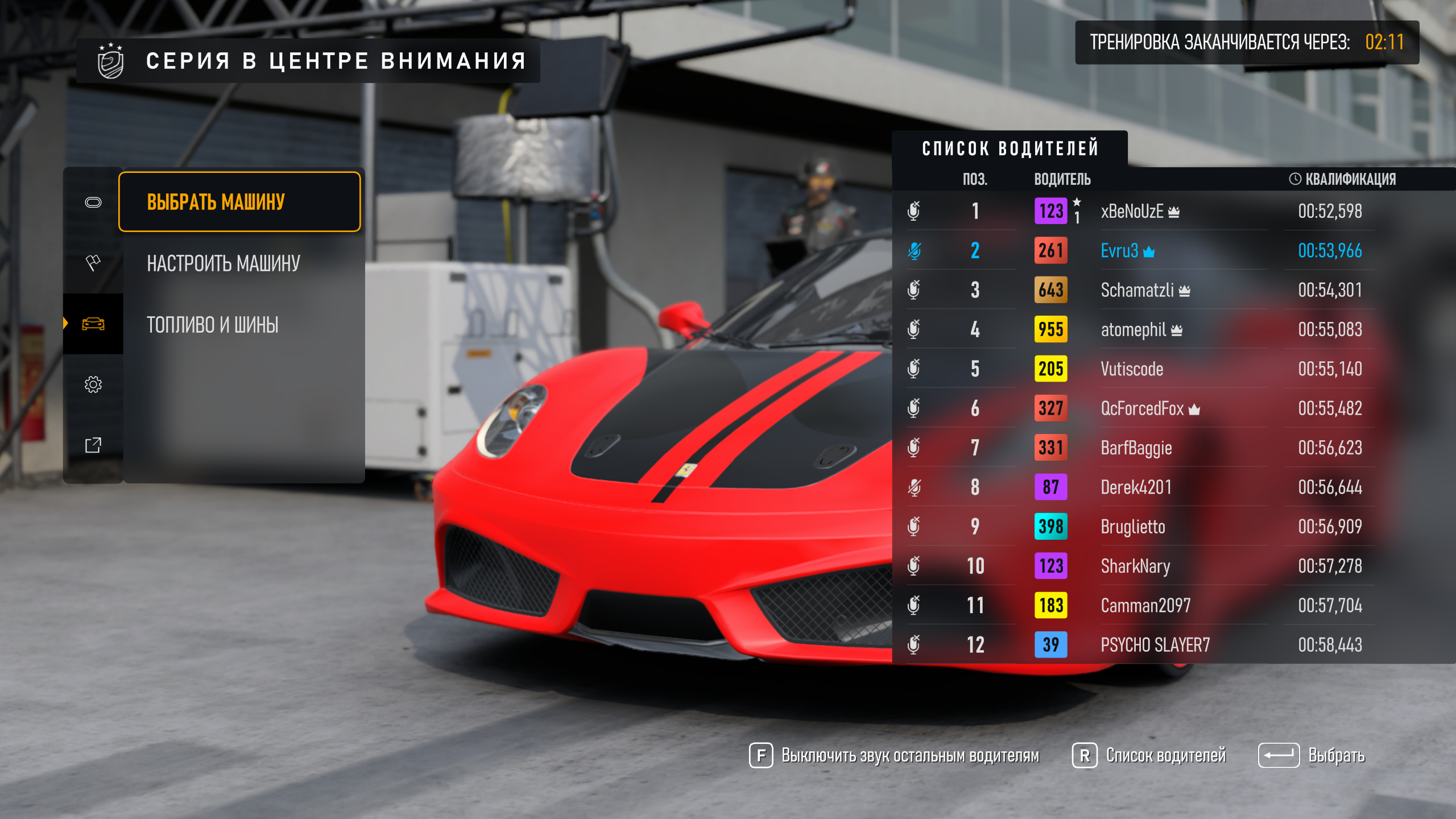The width and height of the screenshot is (1456, 819).
Task: Select the orange car sidebar tab
Action: [93, 324]
